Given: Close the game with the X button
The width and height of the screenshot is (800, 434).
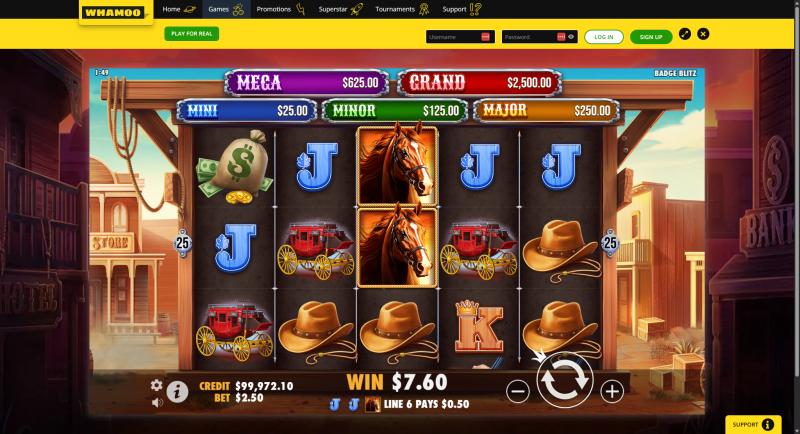Looking at the screenshot, I should click(704, 33).
